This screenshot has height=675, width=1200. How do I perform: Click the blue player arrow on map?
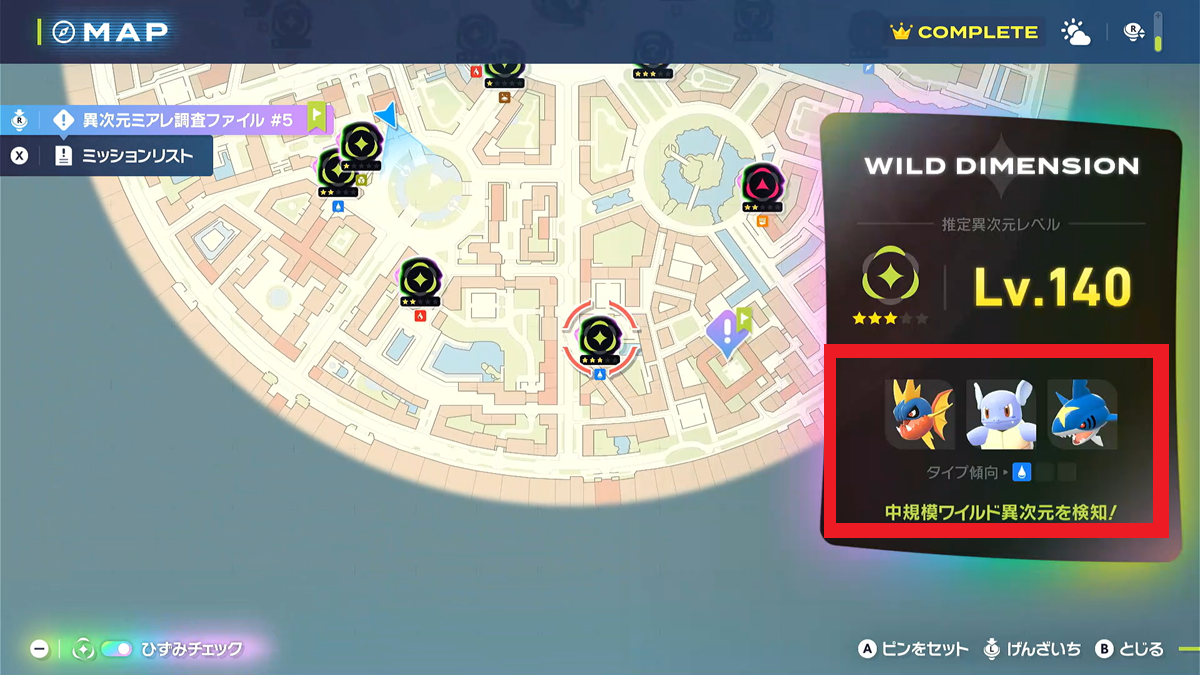point(386,116)
